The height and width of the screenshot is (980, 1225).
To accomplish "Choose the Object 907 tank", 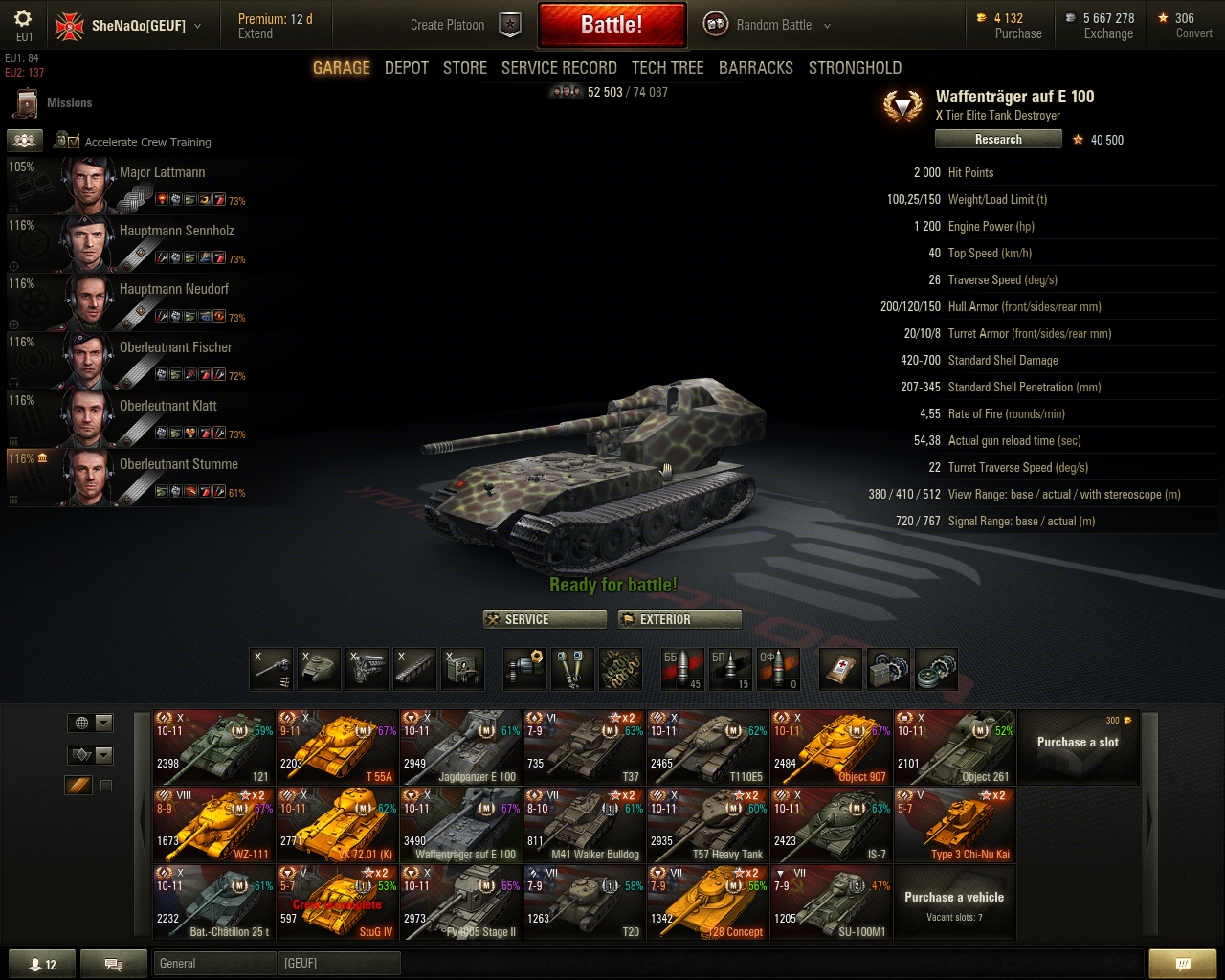I will tap(831, 747).
